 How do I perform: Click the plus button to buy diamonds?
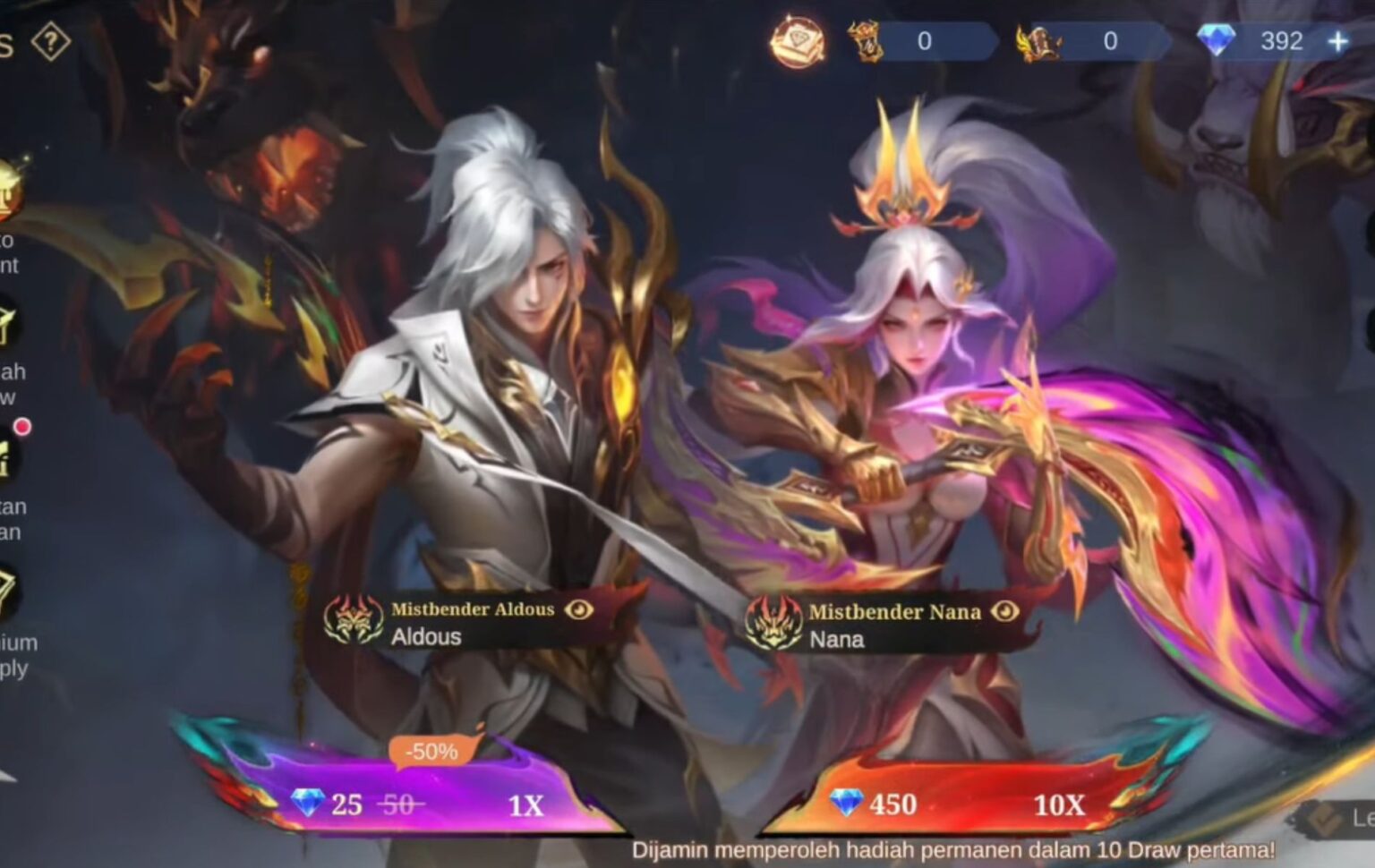tap(1337, 39)
